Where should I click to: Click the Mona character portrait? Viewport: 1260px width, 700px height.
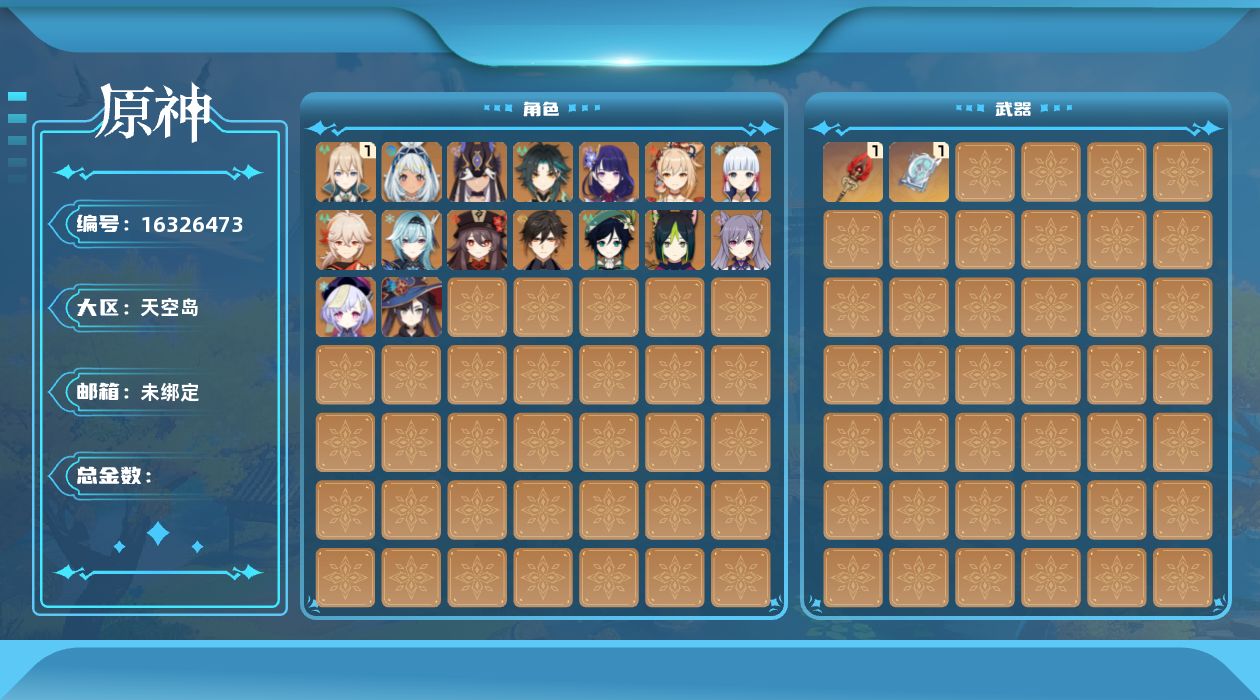click(x=411, y=307)
